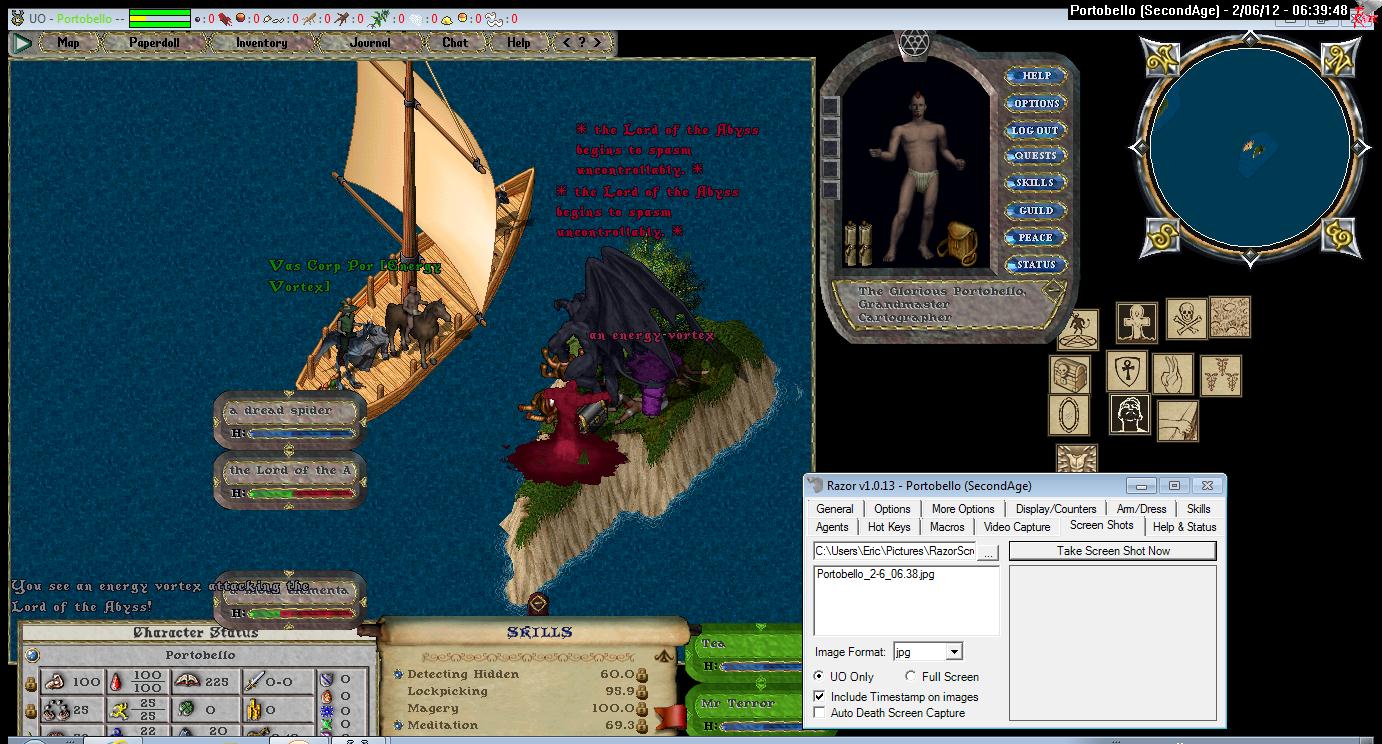
Task: Show the Journal window
Action: pyautogui.click(x=370, y=43)
